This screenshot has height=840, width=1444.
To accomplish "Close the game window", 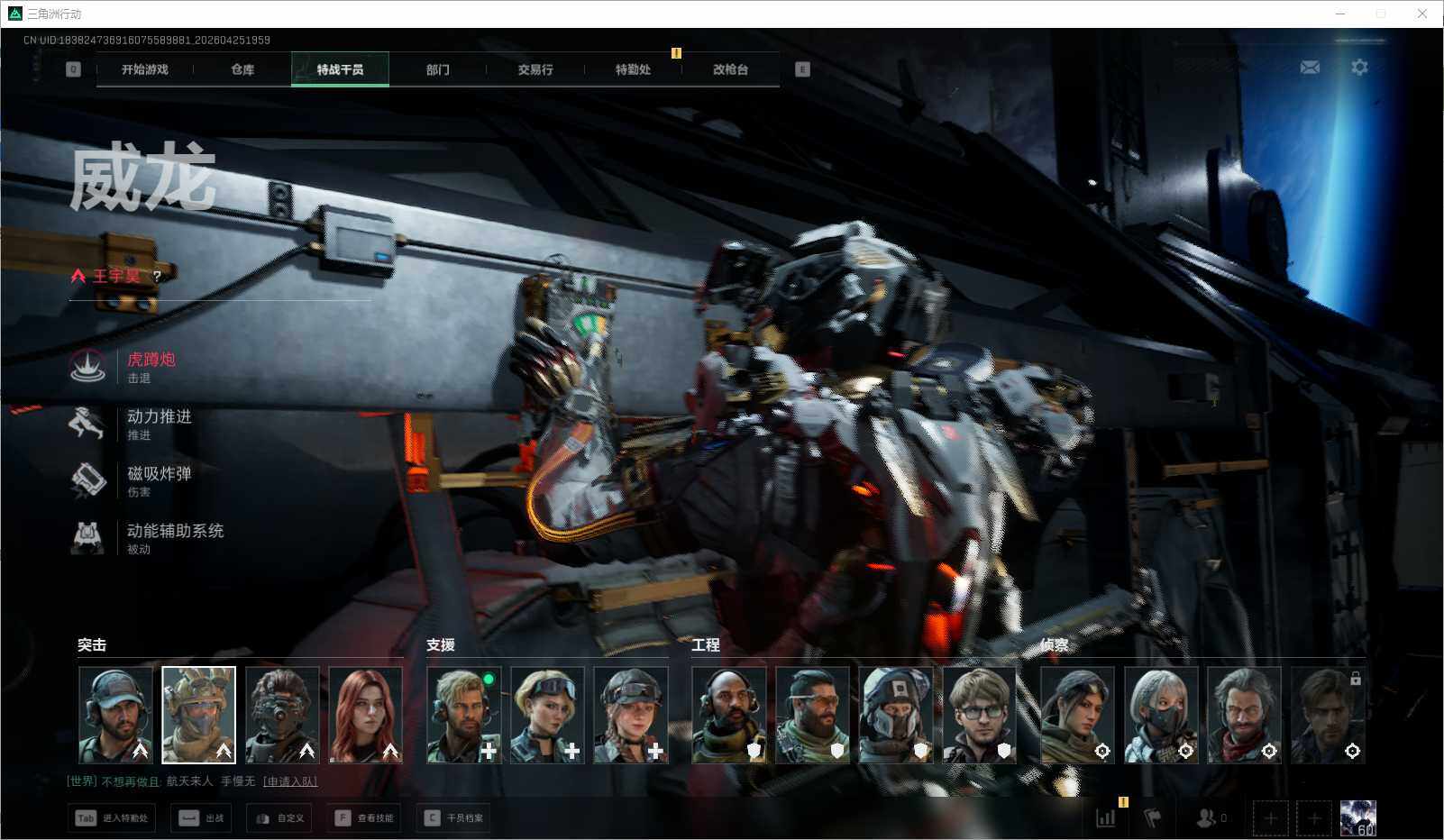I will click(x=1422, y=14).
